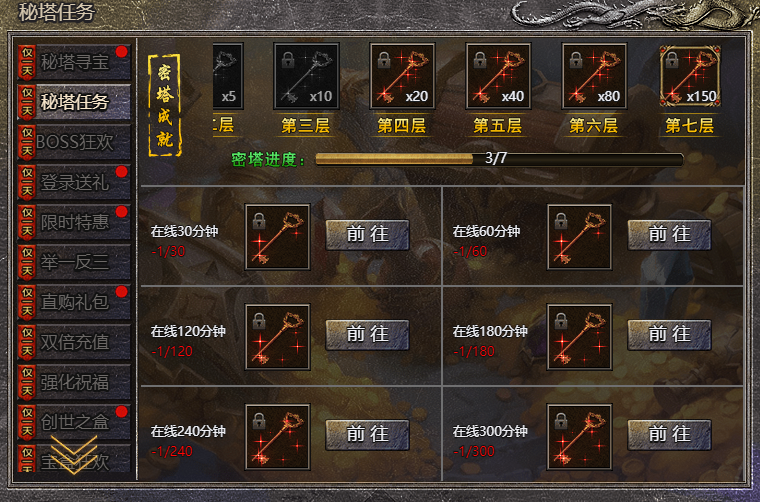Switch to the BOSS狂欢 tab

tap(73, 142)
